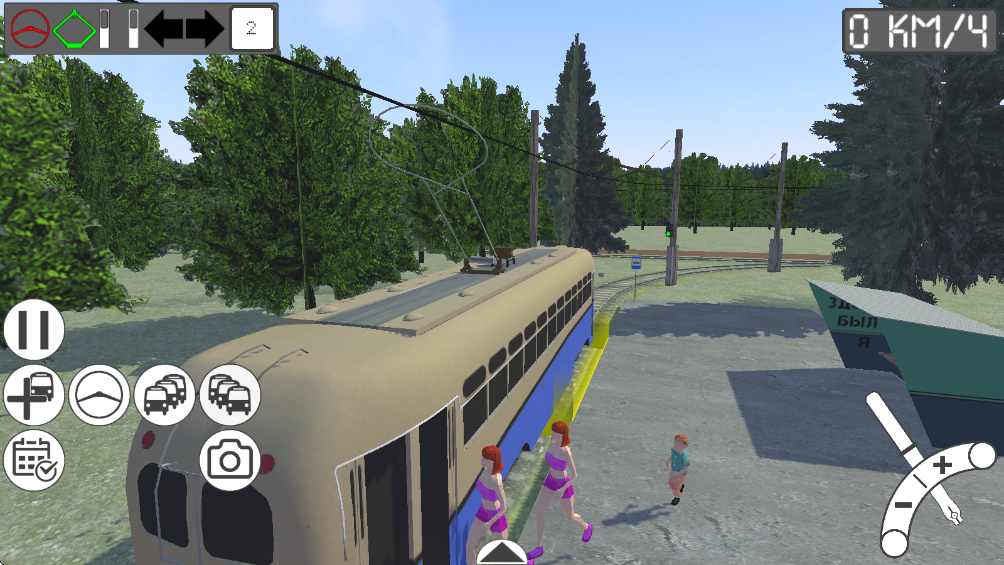1004x565 pixels.
Task: Click the red steering wheel indicator
Action: [31, 29]
